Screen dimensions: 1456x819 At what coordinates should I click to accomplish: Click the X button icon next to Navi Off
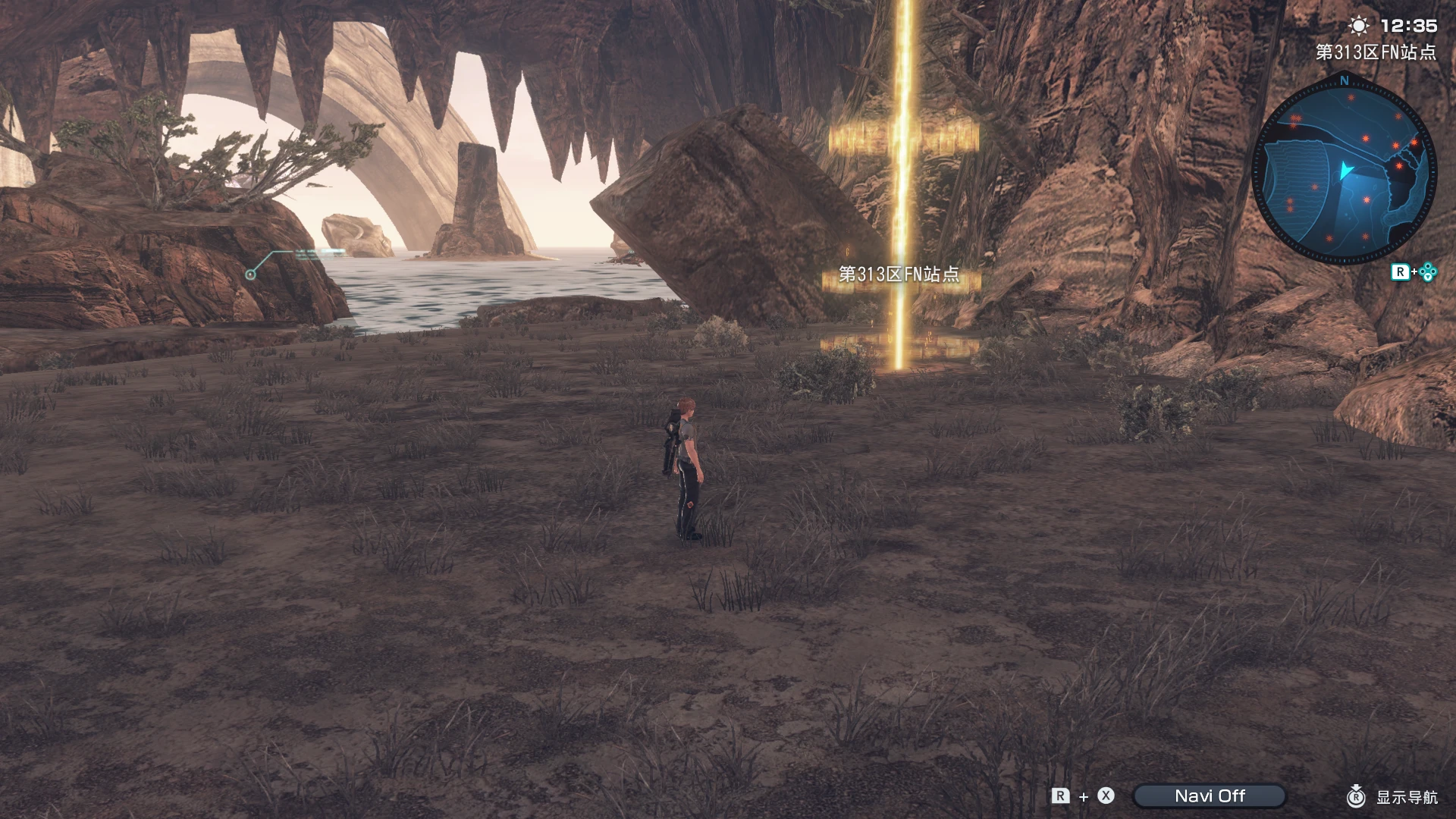click(1106, 796)
